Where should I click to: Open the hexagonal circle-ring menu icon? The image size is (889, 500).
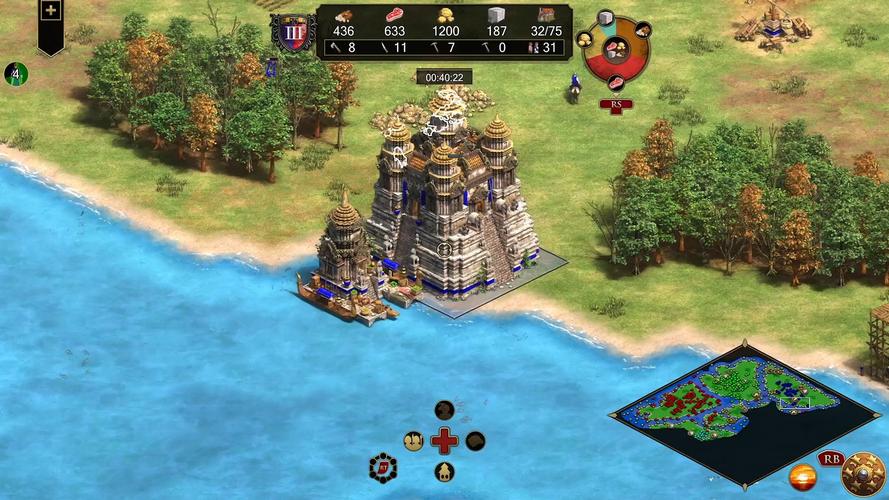click(383, 467)
